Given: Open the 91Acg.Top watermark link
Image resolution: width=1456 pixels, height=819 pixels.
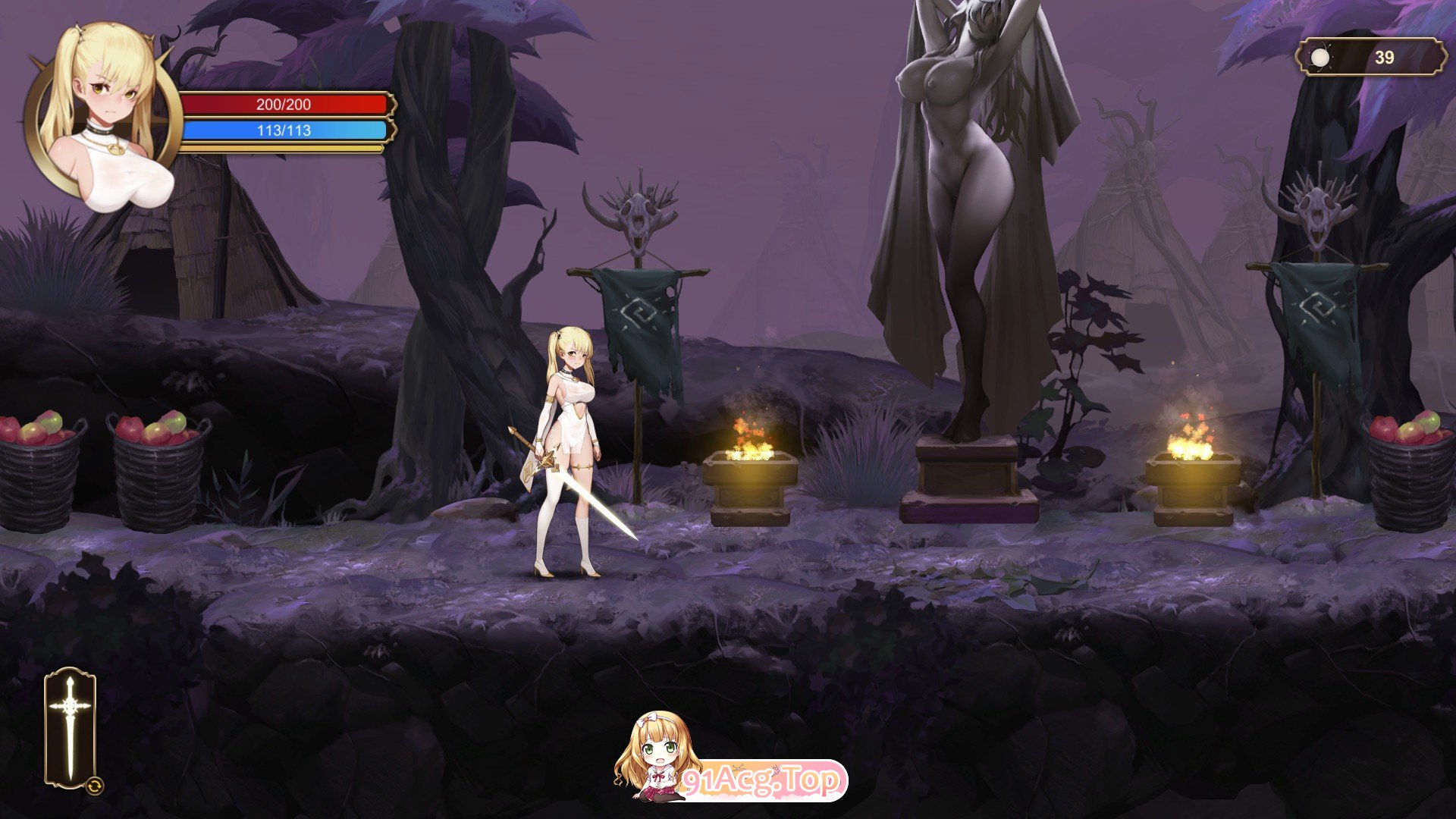Looking at the screenshot, I should pos(761,780).
